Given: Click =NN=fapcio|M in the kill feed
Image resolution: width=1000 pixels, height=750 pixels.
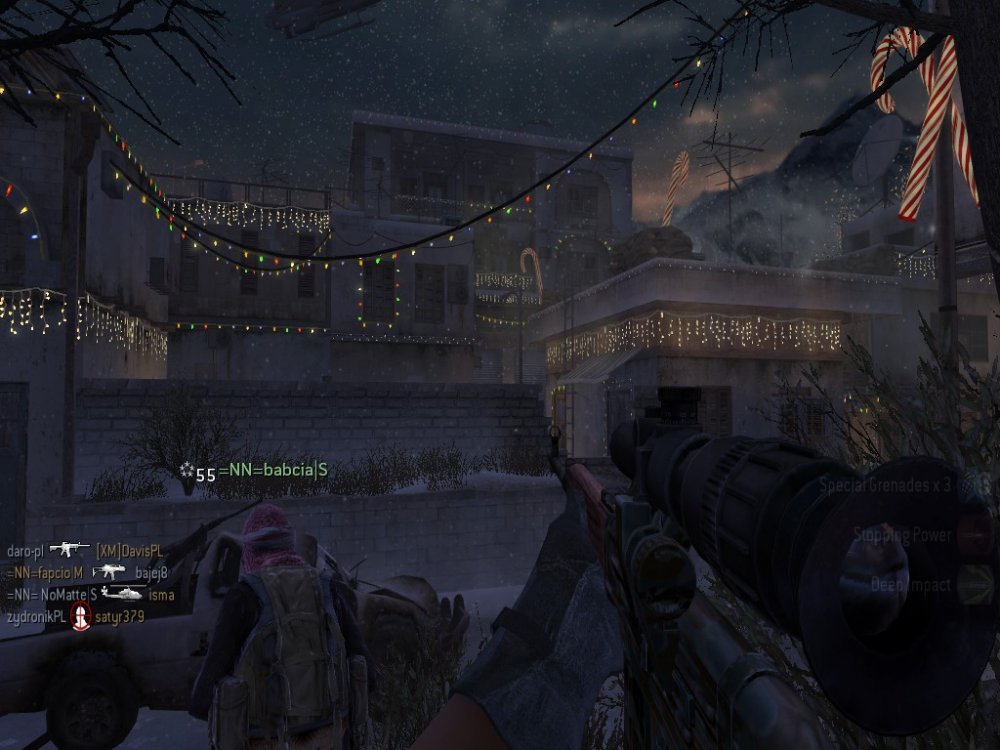Looking at the screenshot, I should point(43,573).
